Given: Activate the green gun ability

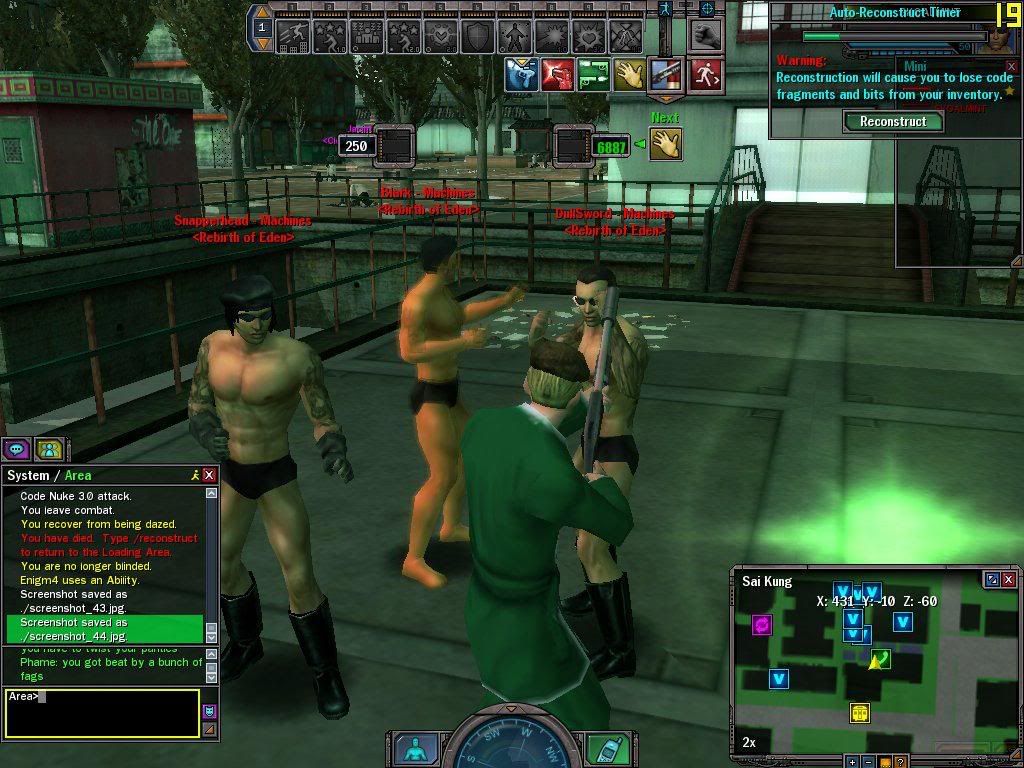Looking at the screenshot, I should click(593, 75).
